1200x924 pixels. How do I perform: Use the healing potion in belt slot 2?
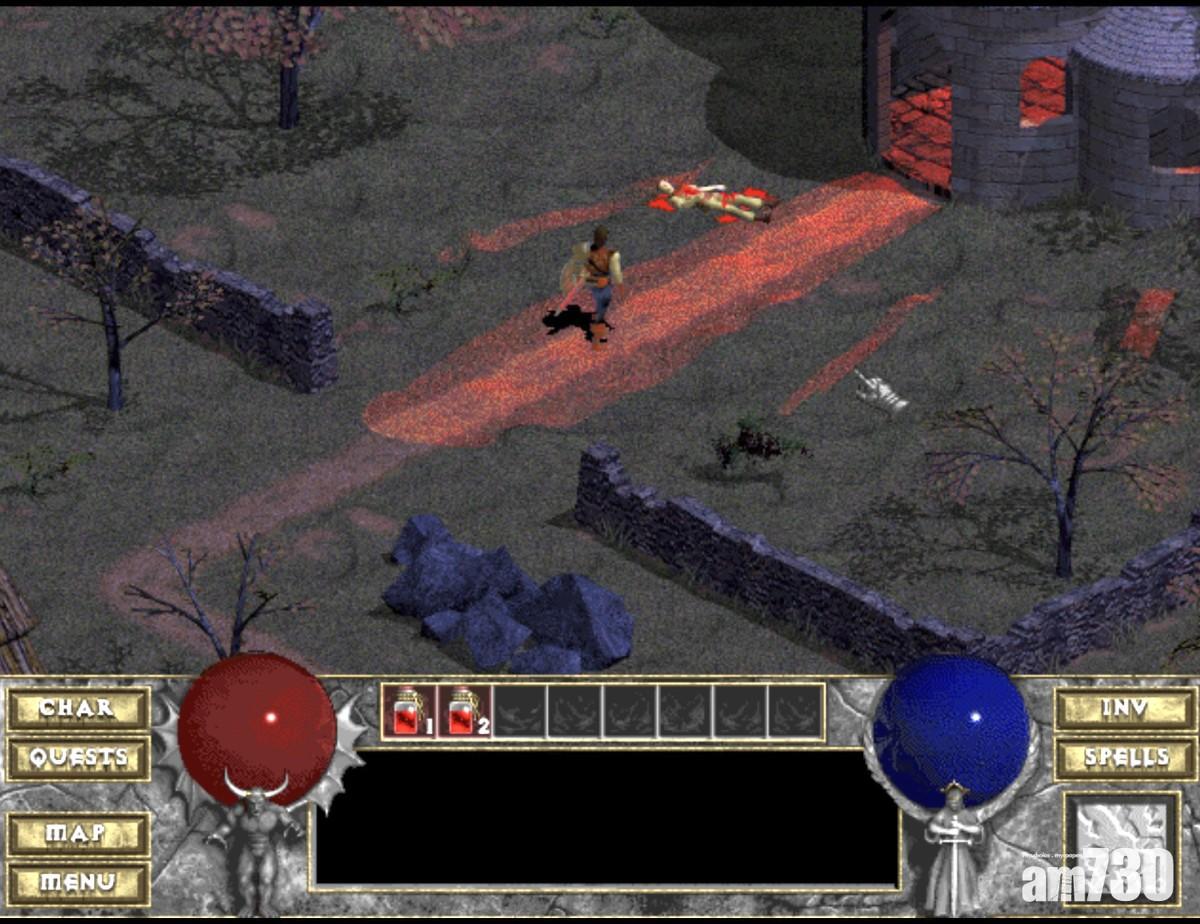[x=464, y=712]
